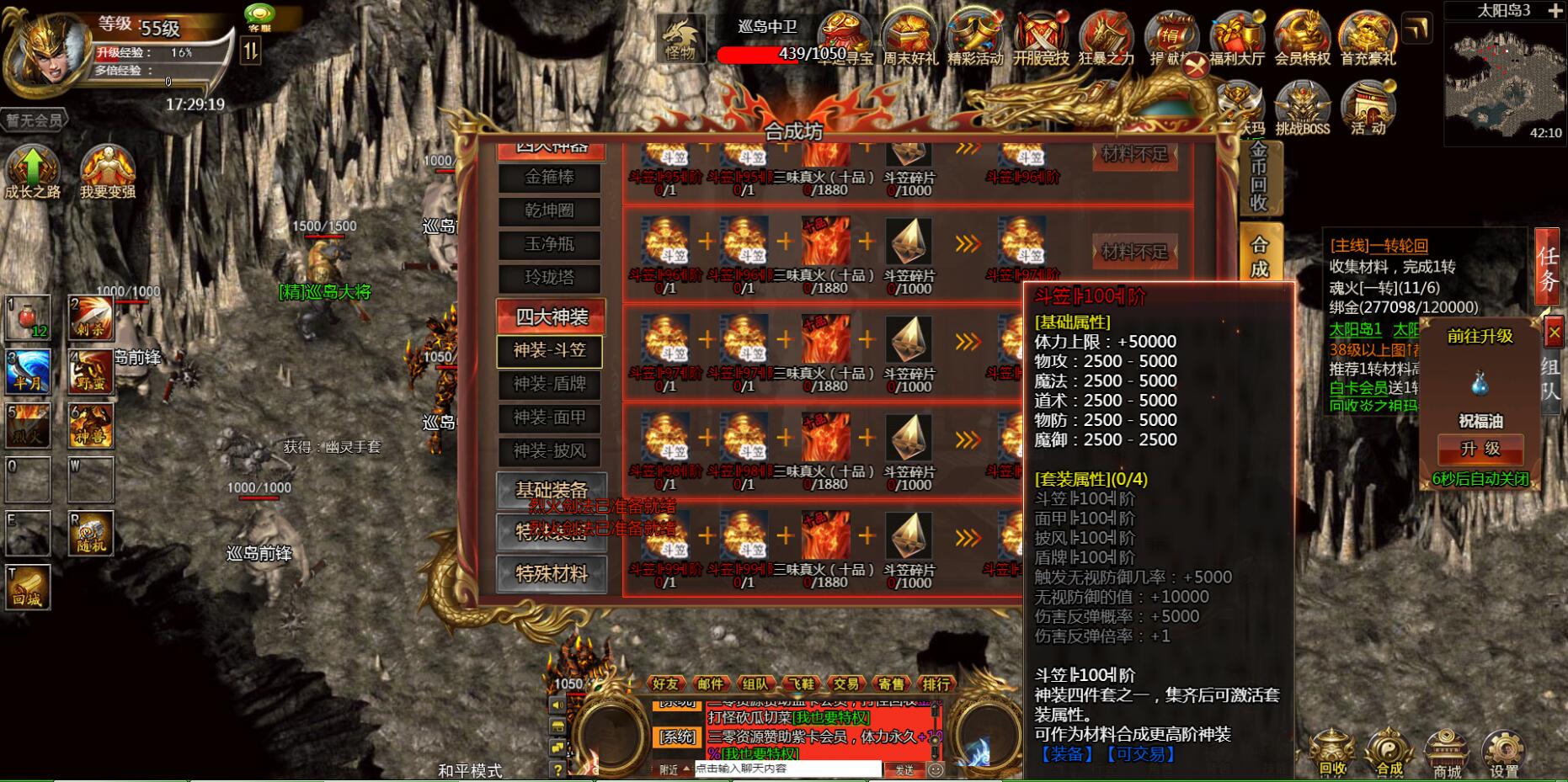Open the 成长之路 growth icon
The height and width of the screenshot is (782, 1568).
click(x=32, y=171)
